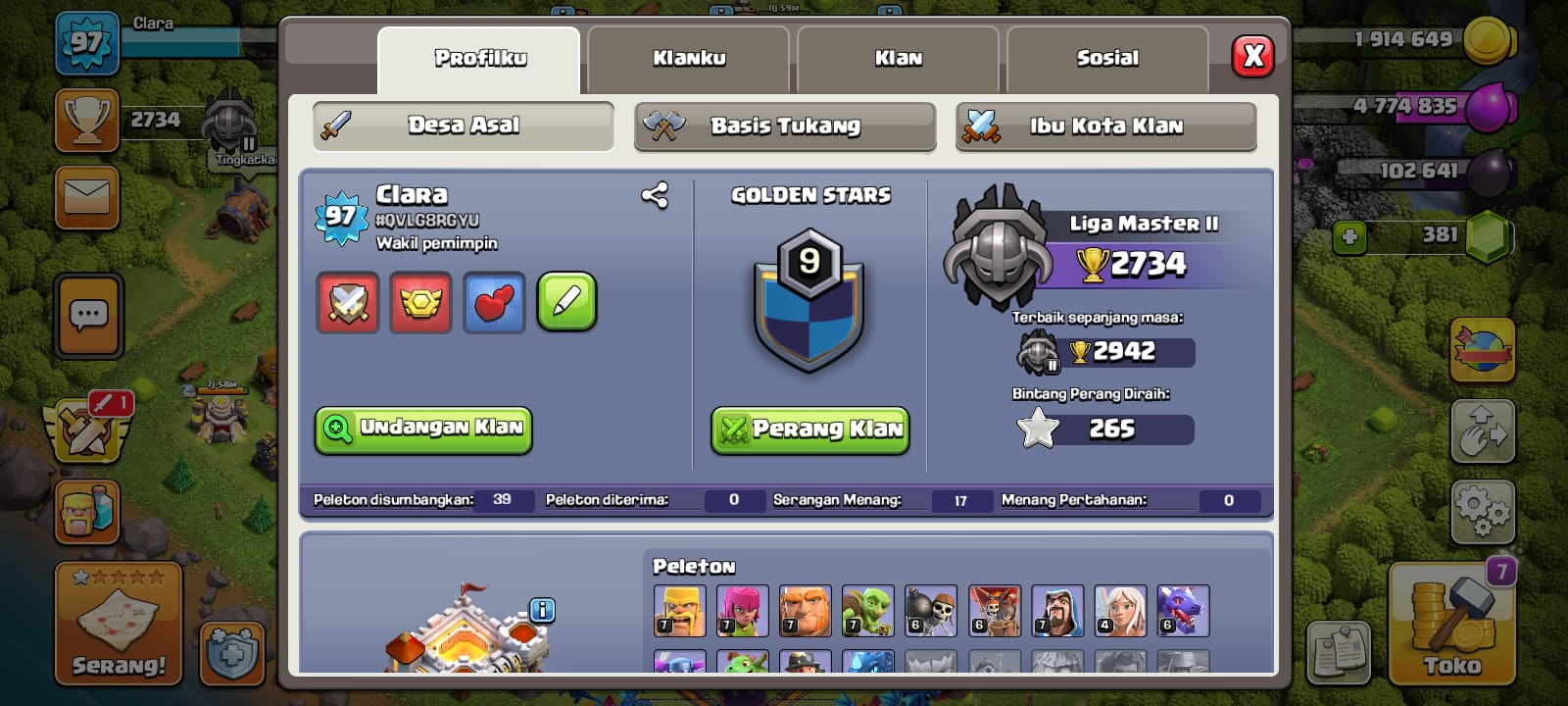The height and width of the screenshot is (706, 1568).
Task: Select the Sosial tab
Action: point(1107,59)
